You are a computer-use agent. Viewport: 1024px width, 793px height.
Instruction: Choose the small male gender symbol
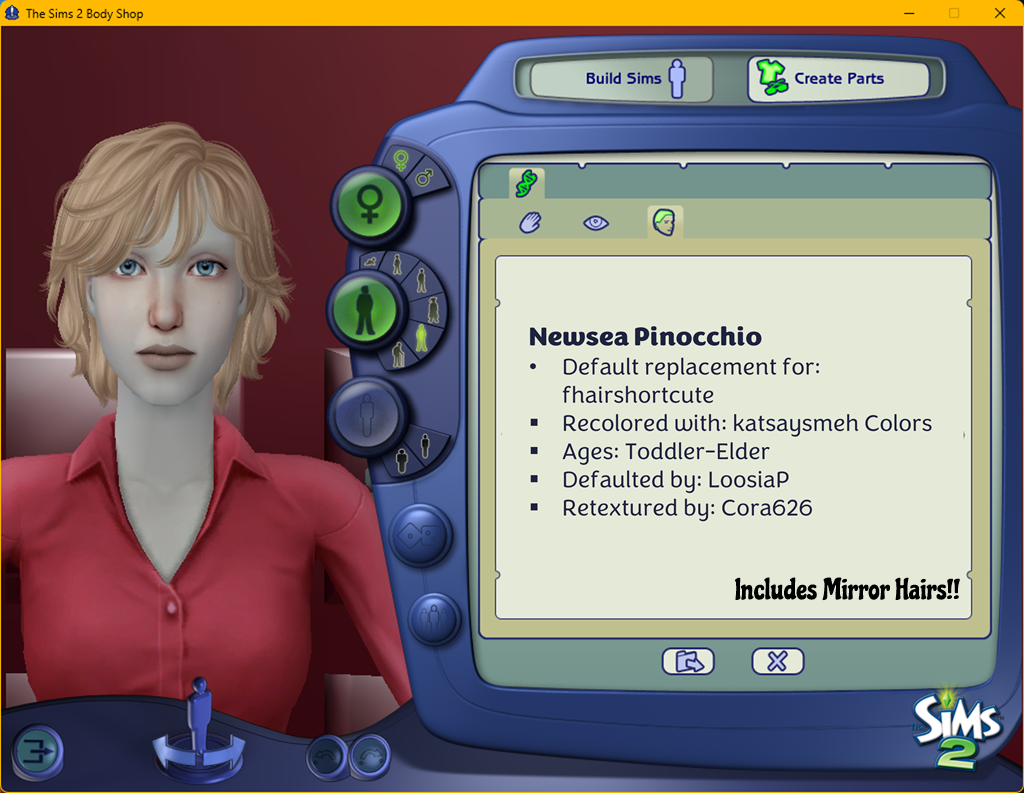[x=423, y=179]
